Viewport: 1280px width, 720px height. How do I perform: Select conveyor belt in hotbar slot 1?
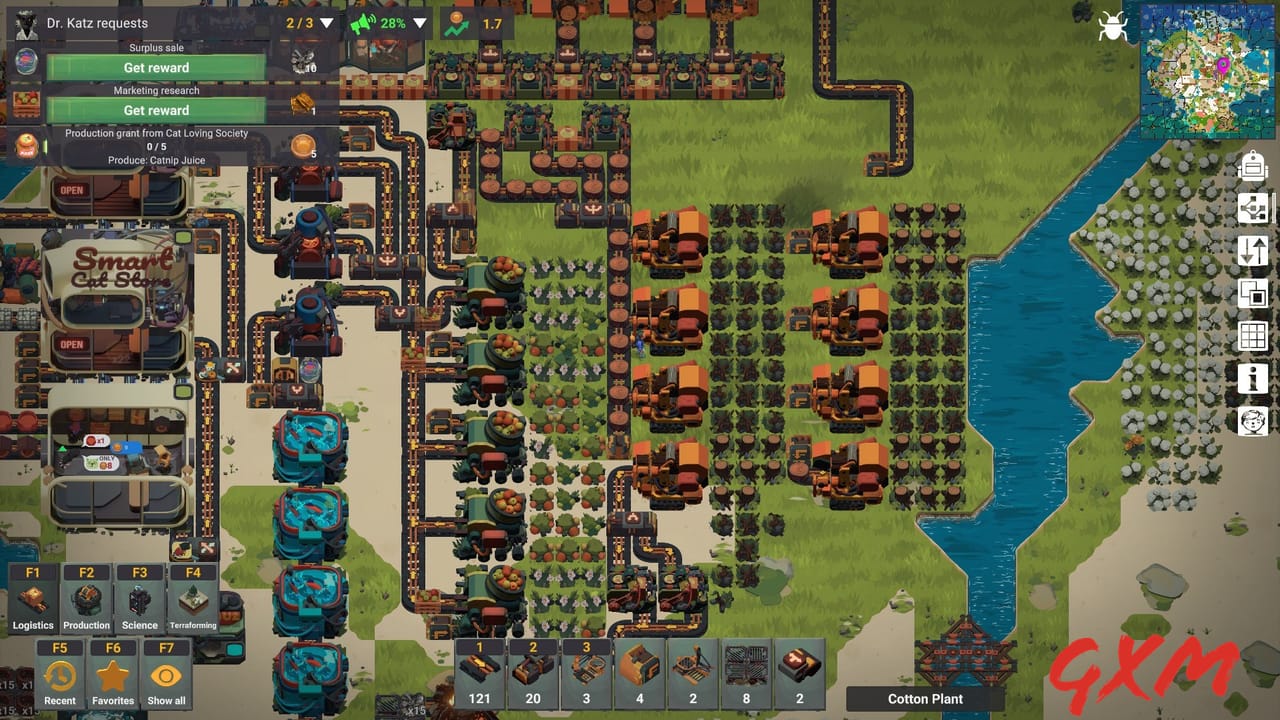[x=479, y=672]
